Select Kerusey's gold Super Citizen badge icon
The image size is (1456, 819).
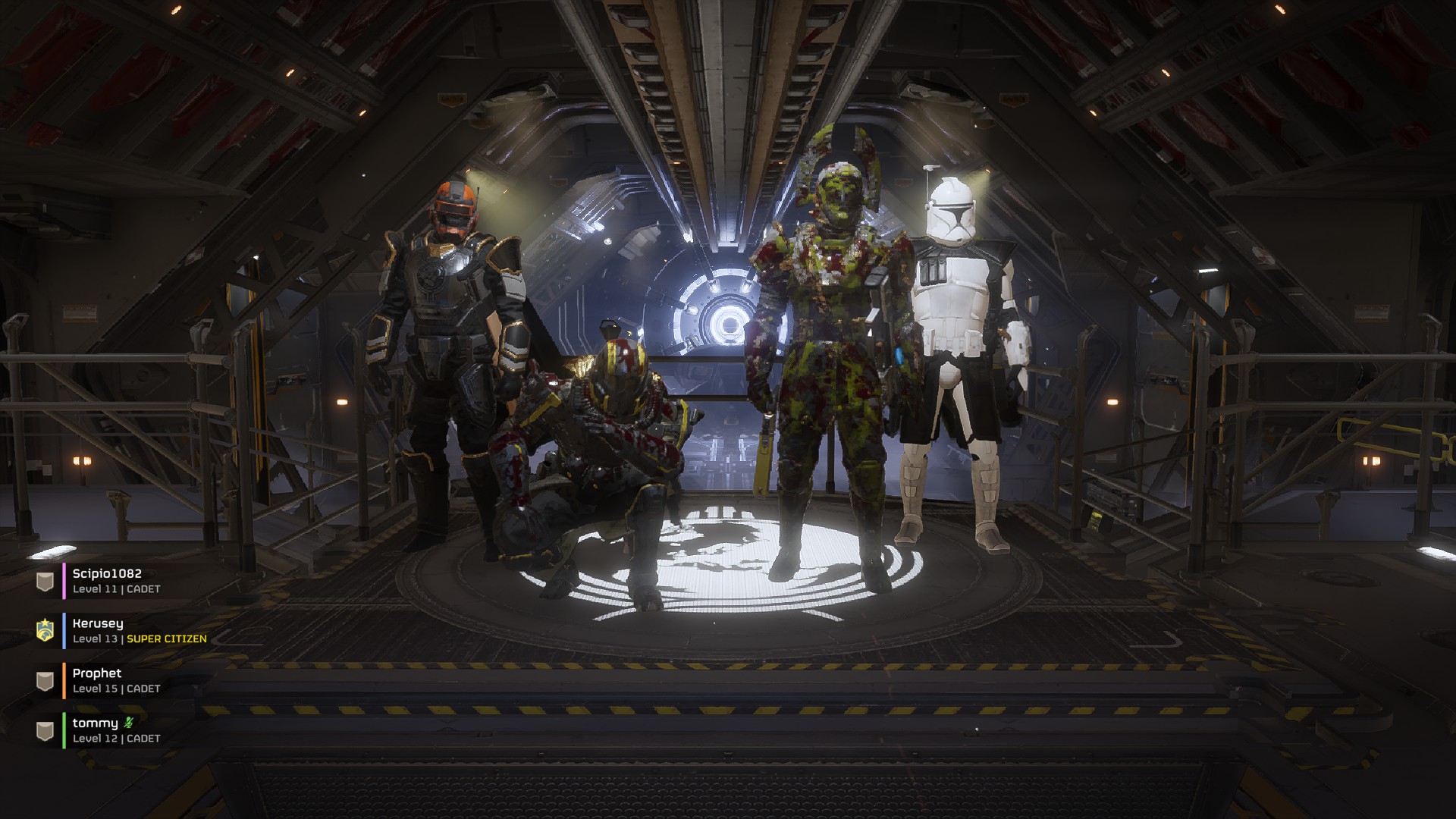click(x=44, y=630)
